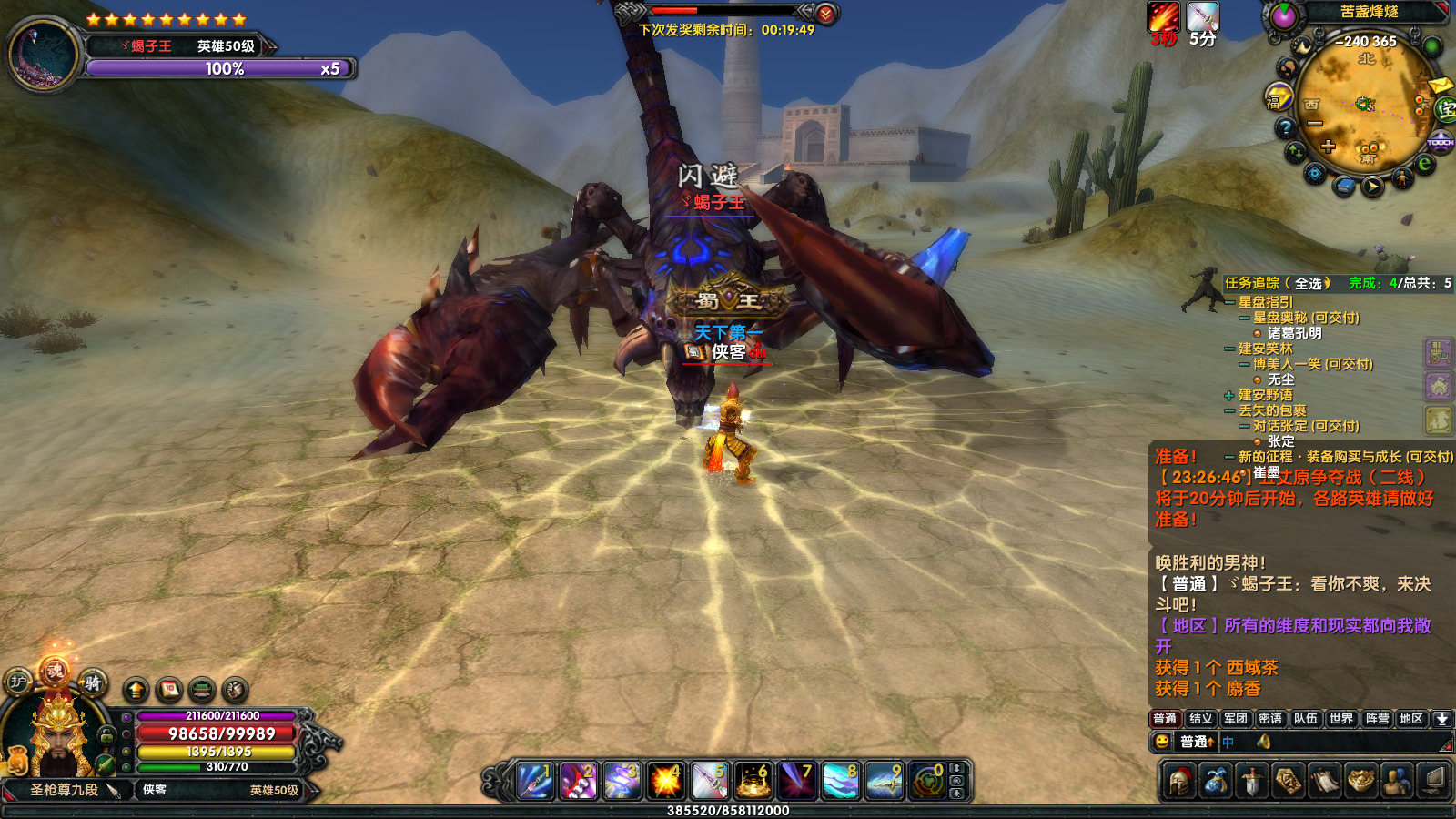1456x819 pixels.
Task: Switch chat to the 世界 channel tab
Action: [x=1340, y=719]
